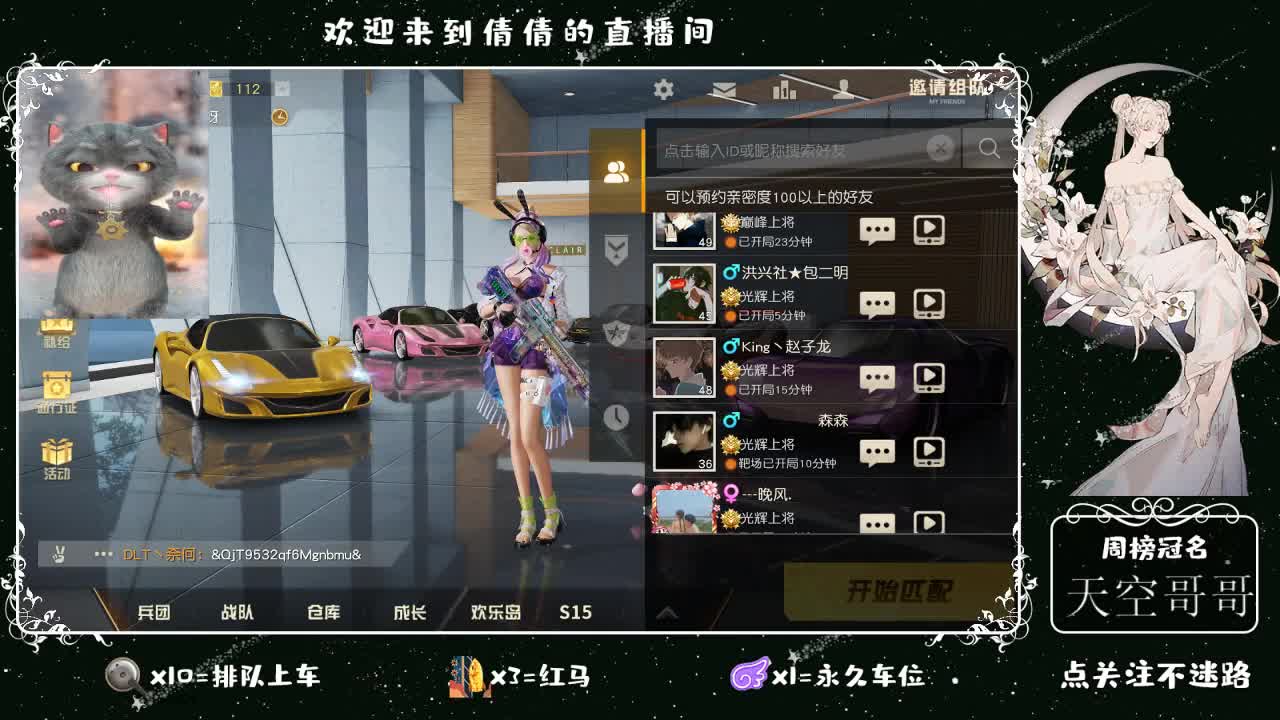Open the rankings bar chart icon
The height and width of the screenshot is (720, 1280).
(783, 90)
